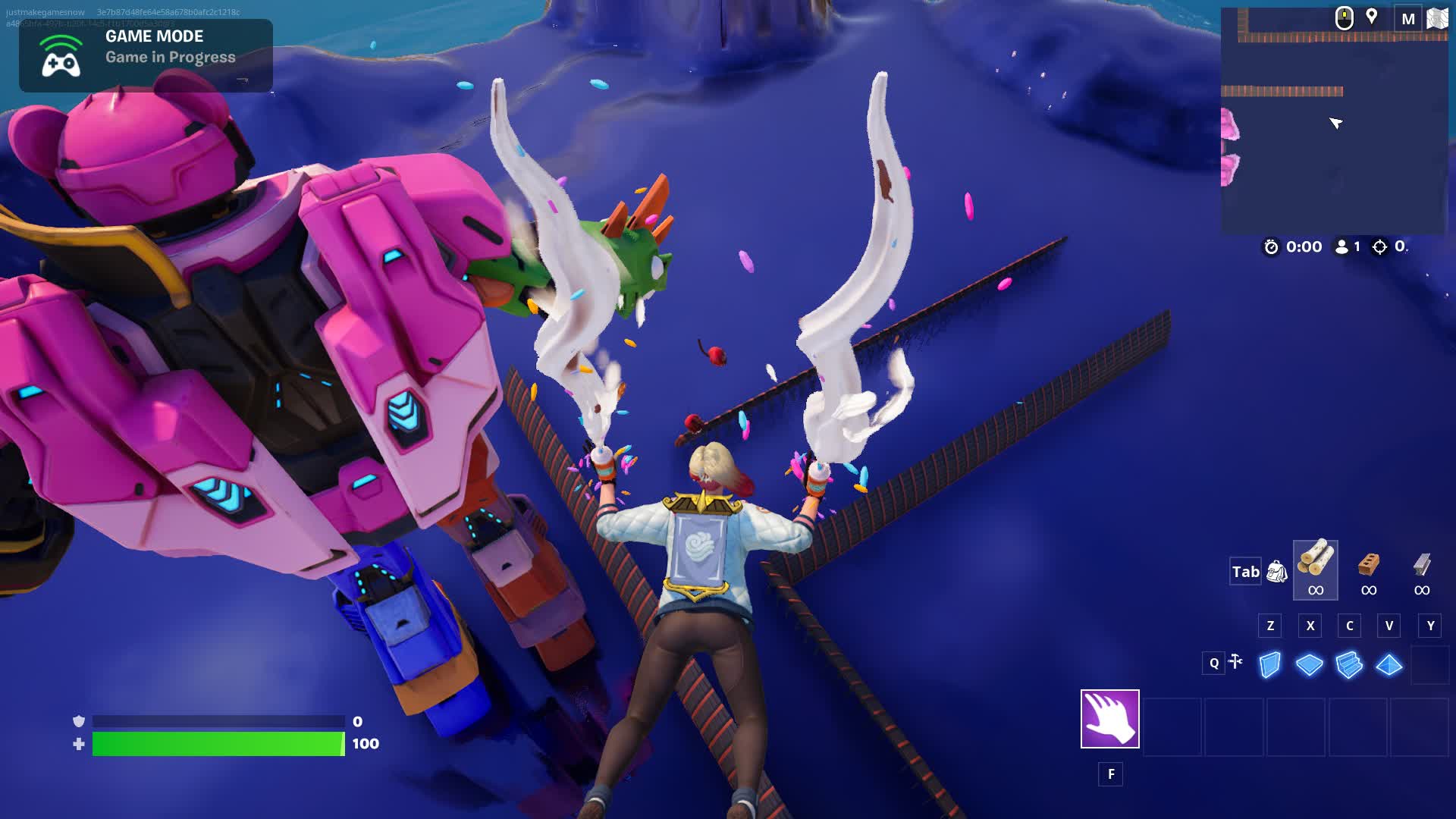Open the backpack inventory icon
1456x819 pixels.
(x=1277, y=572)
